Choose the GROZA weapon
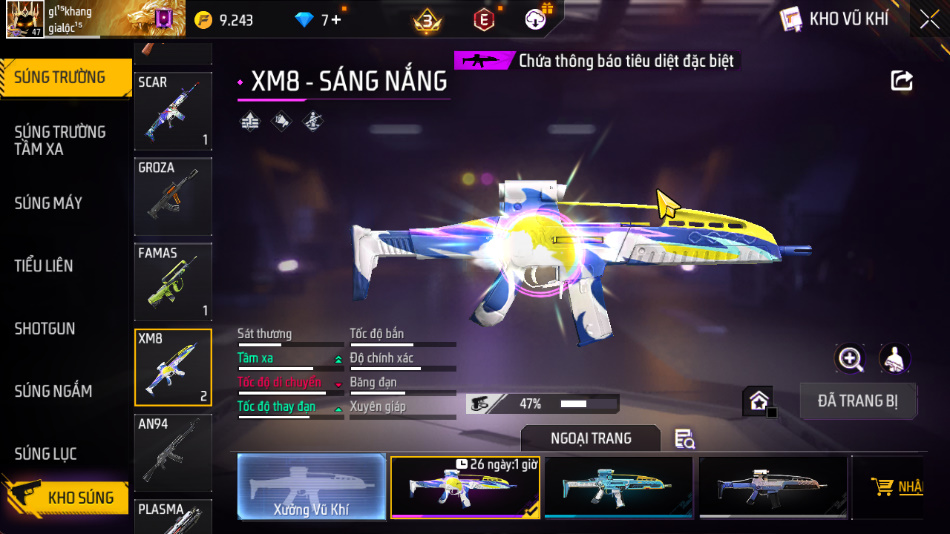Viewport: 950px width, 534px height. coord(173,195)
